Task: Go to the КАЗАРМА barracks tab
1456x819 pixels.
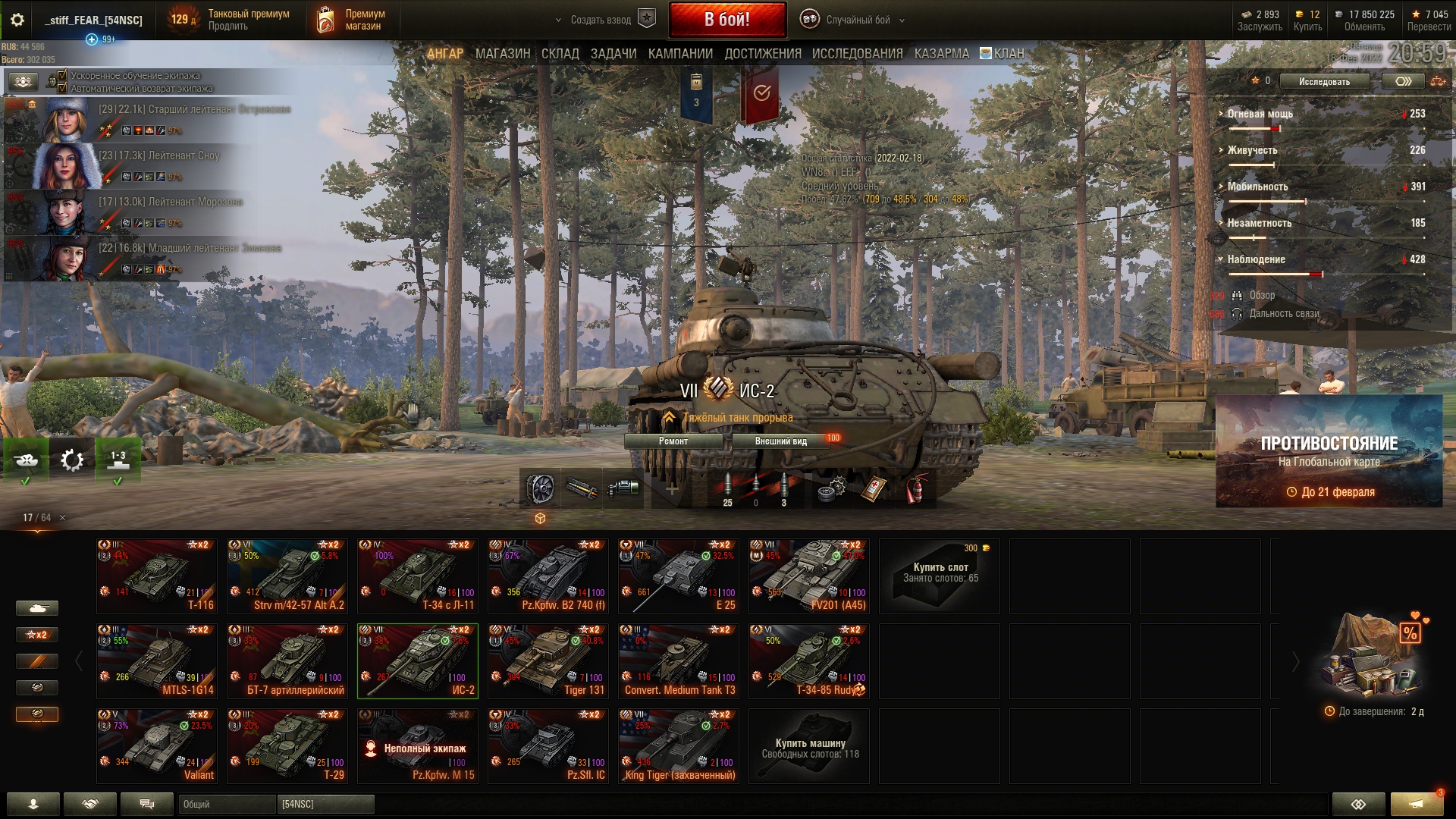Action: (941, 54)
